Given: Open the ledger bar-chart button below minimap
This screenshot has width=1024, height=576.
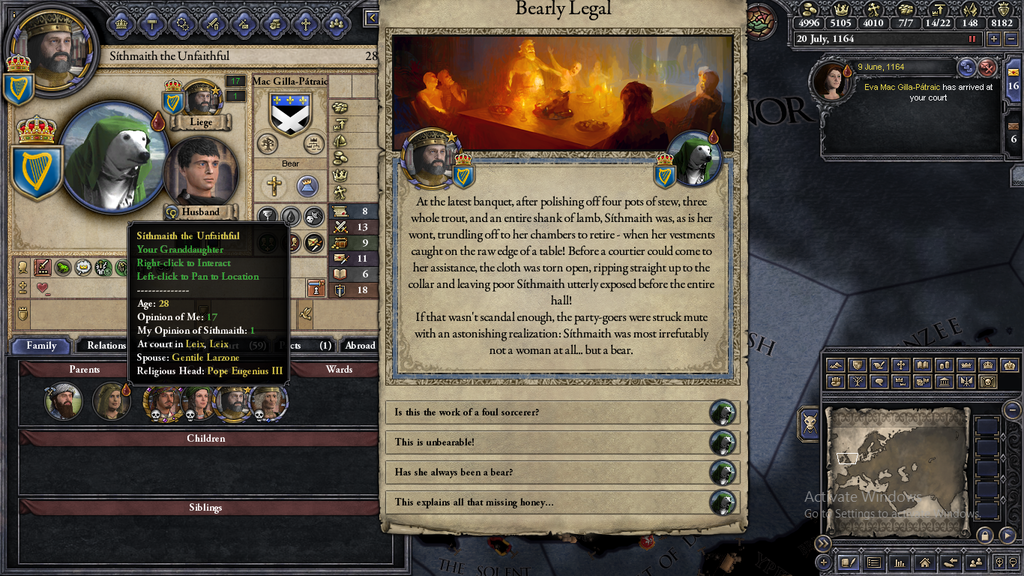Looking at the screenshot, I should point(900,563).
